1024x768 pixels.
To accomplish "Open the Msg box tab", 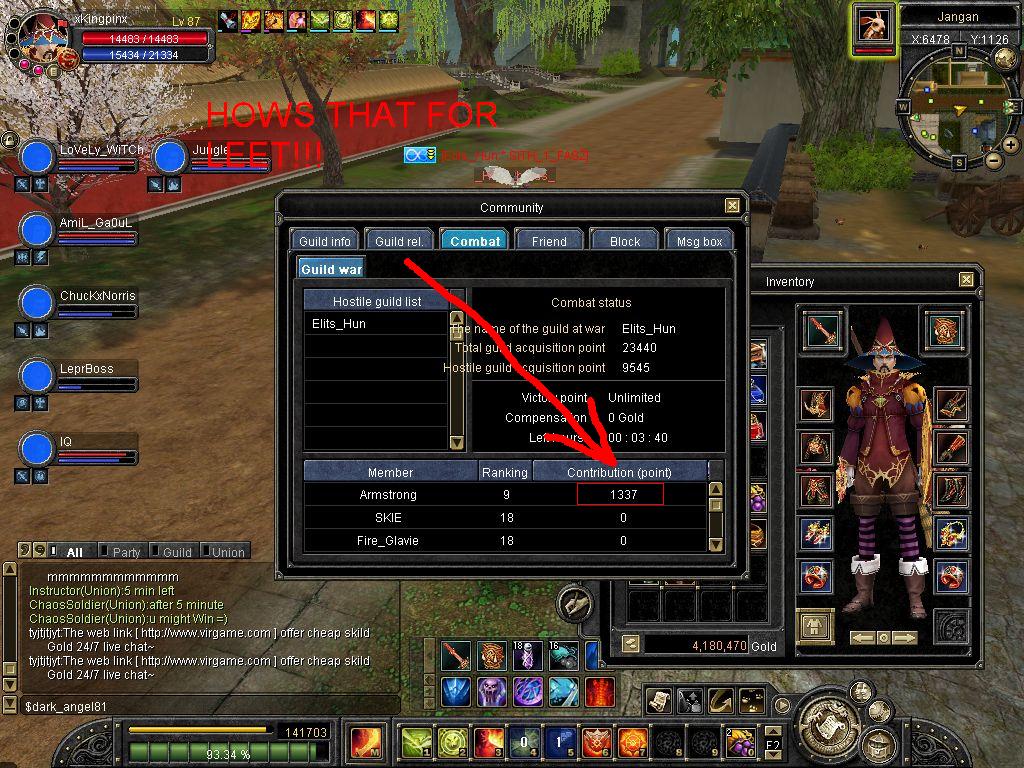I will [699, 241].
